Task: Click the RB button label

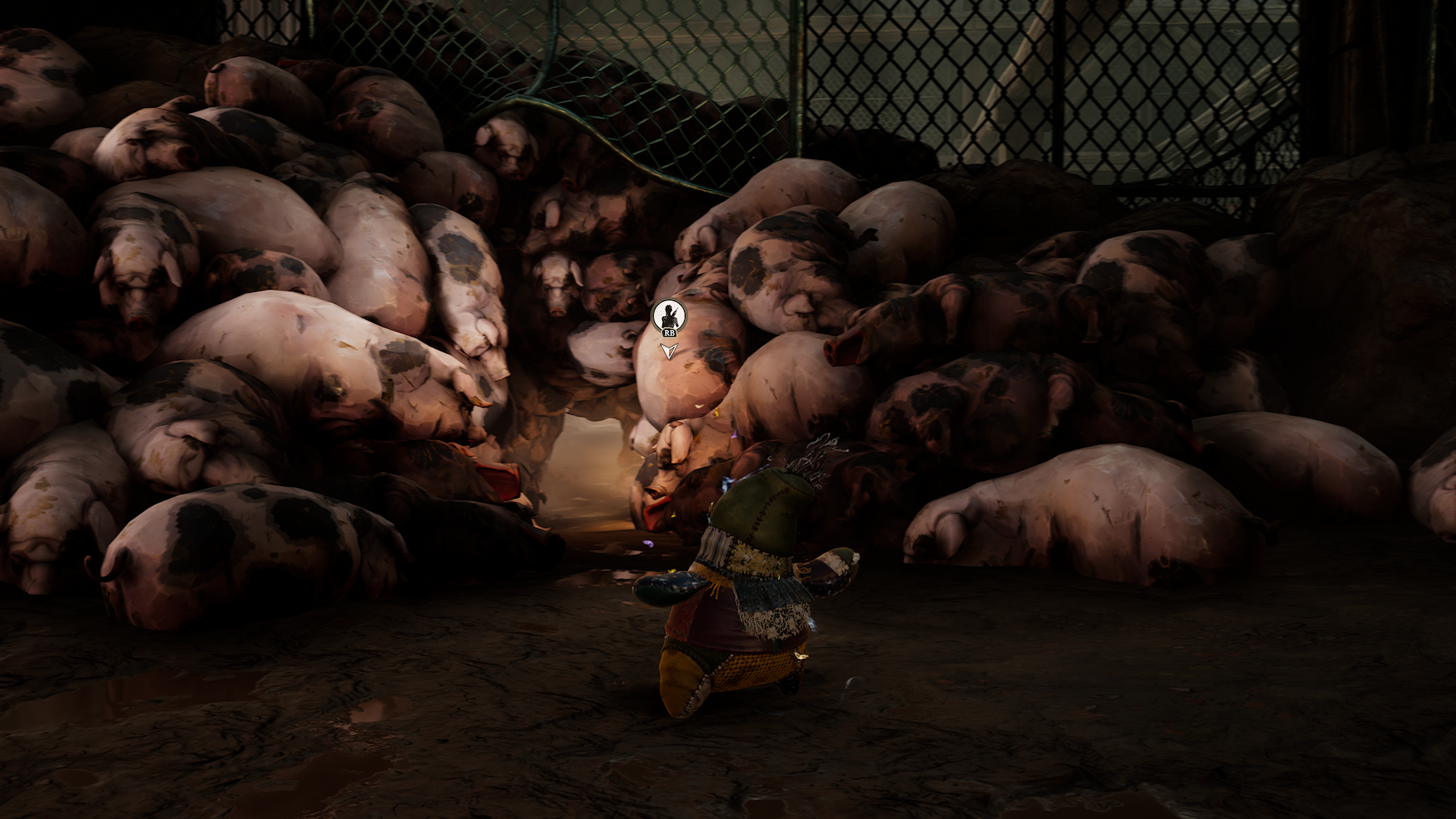Action: coord(668,331)
